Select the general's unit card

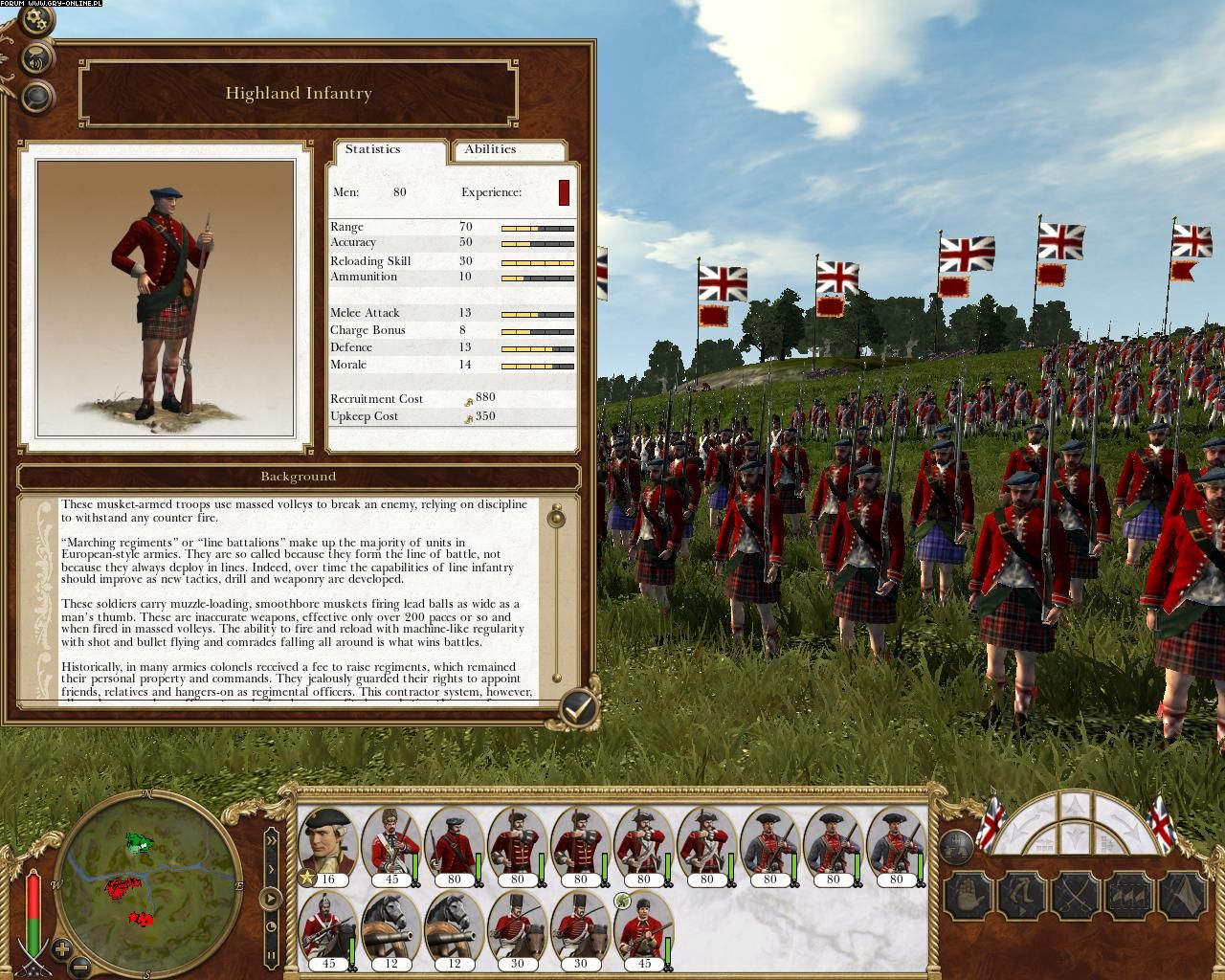328,847
